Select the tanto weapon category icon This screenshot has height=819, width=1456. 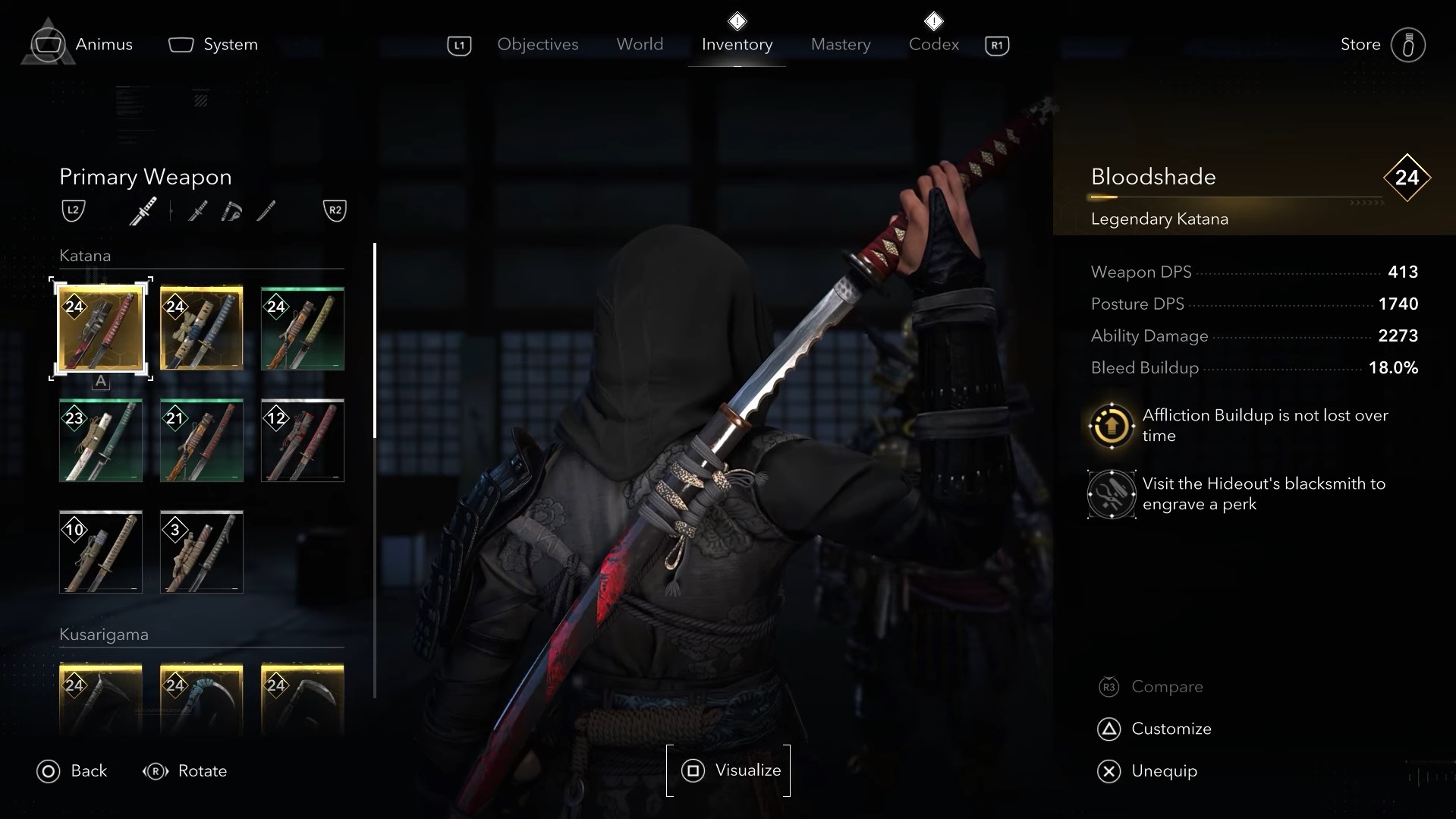(x=266, y=211)
